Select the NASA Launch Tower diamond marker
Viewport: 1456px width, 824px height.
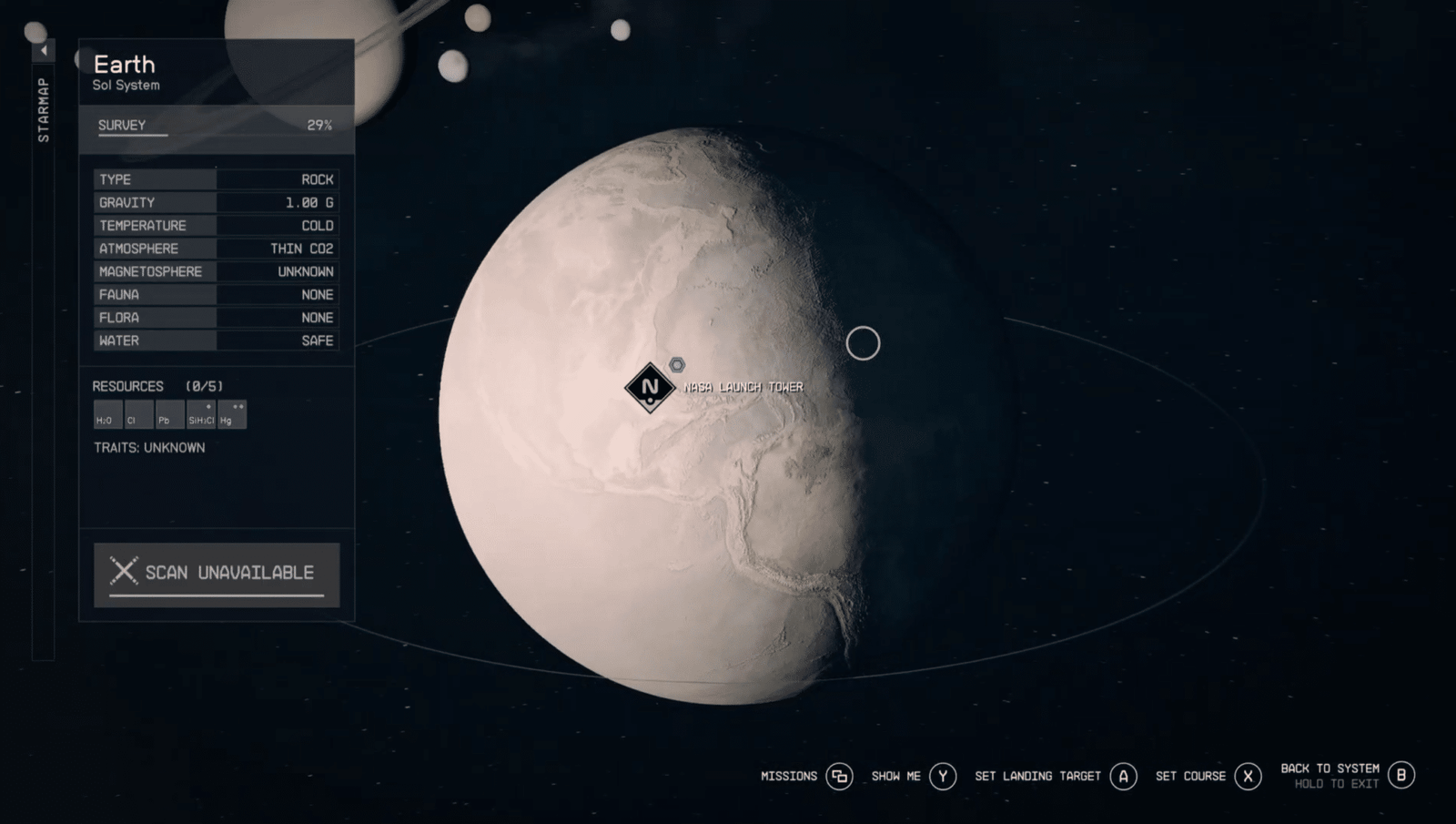coord(650,387)
